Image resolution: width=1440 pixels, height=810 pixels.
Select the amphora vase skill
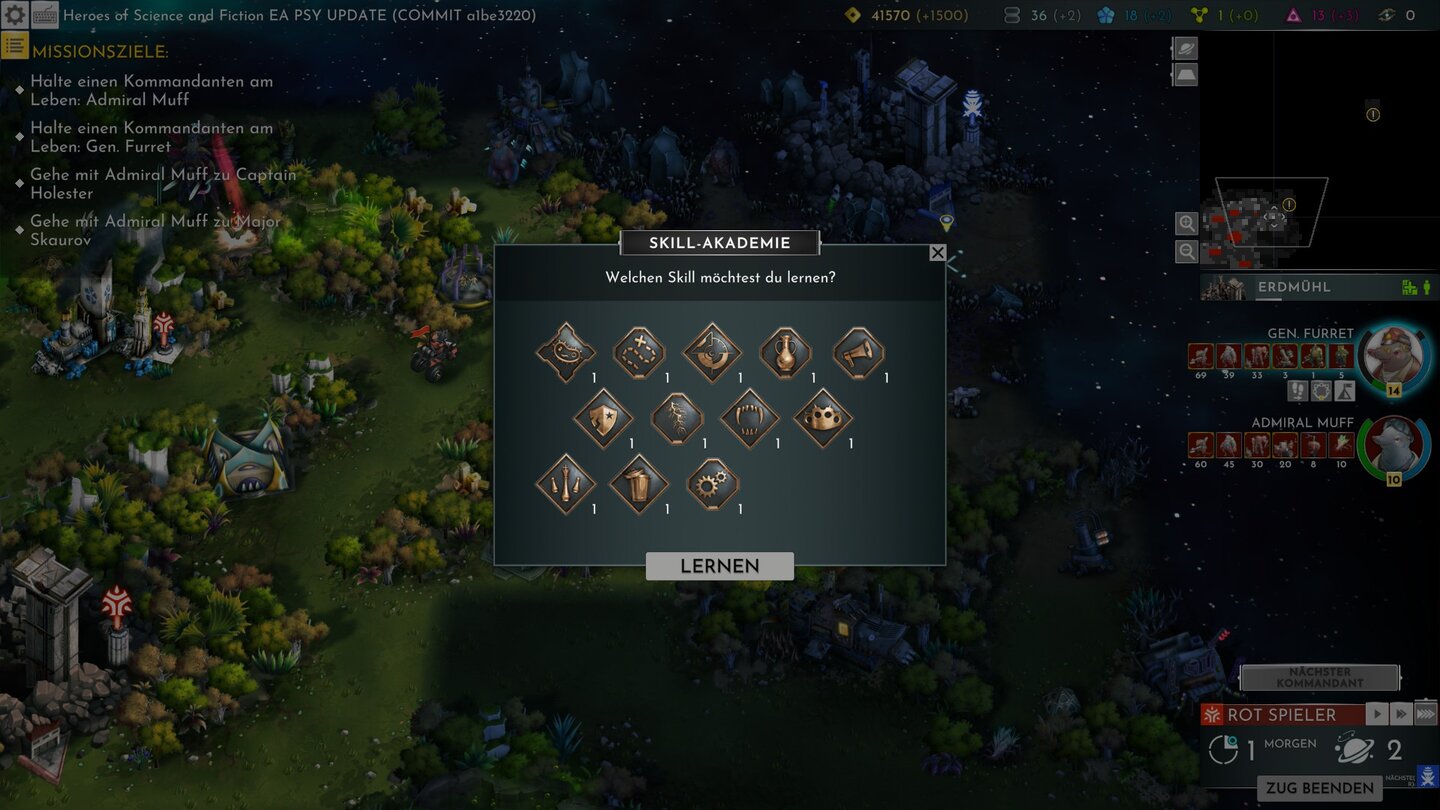pyautogui.click(x=785, y=352)
